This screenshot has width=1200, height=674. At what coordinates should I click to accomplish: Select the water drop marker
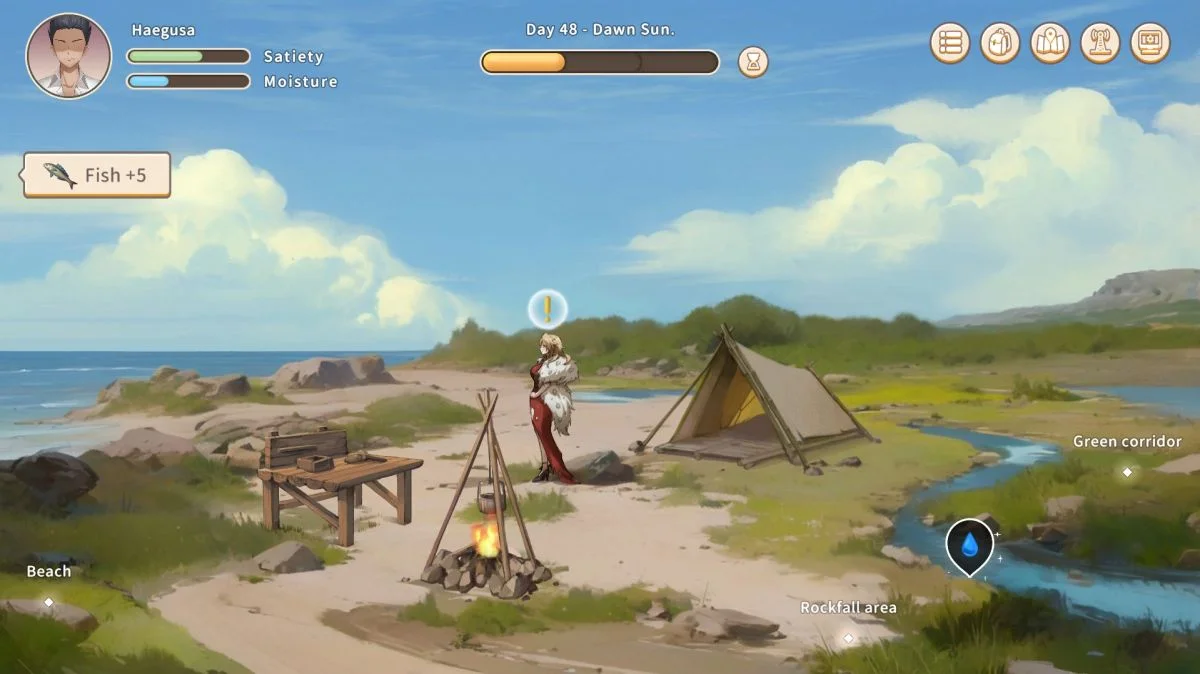[x=969, y=545]
